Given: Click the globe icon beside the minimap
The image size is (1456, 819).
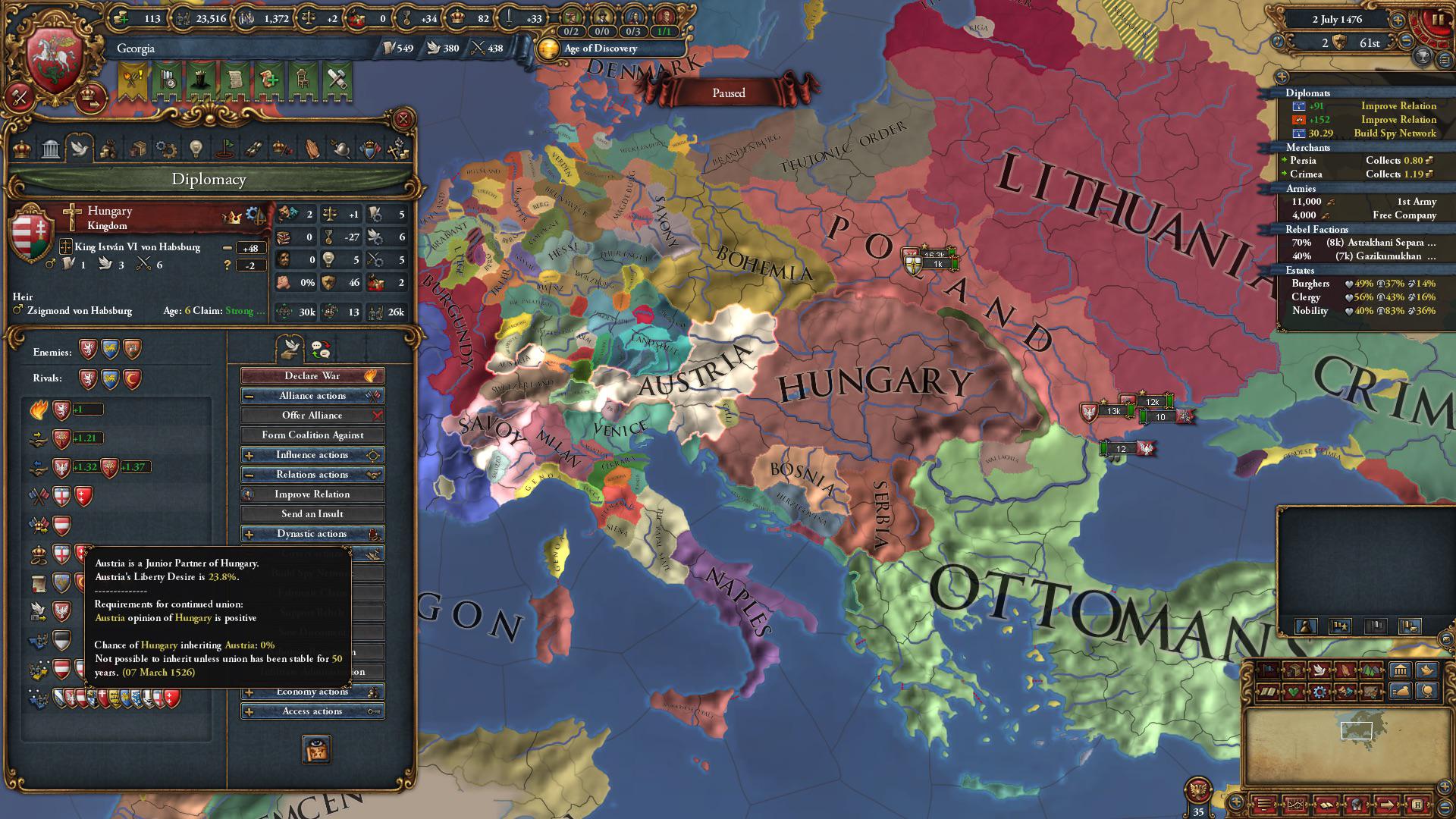Looking at the screenshot, I should coord(1427,692).
